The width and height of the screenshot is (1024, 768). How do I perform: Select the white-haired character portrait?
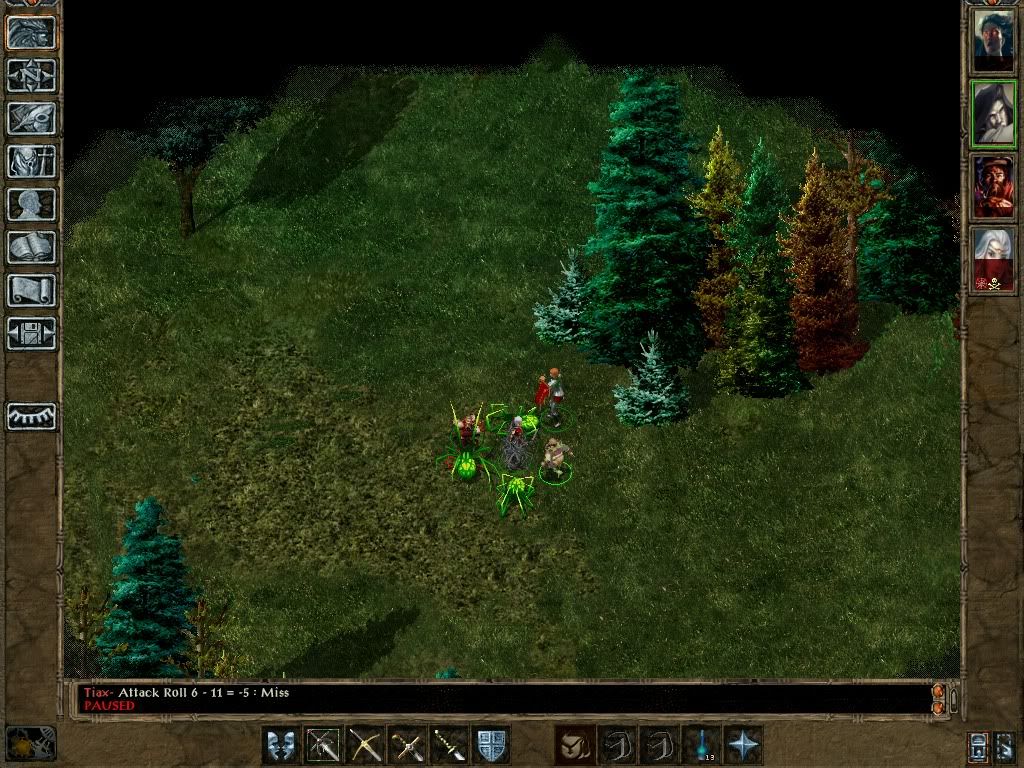tap(994, 259)
